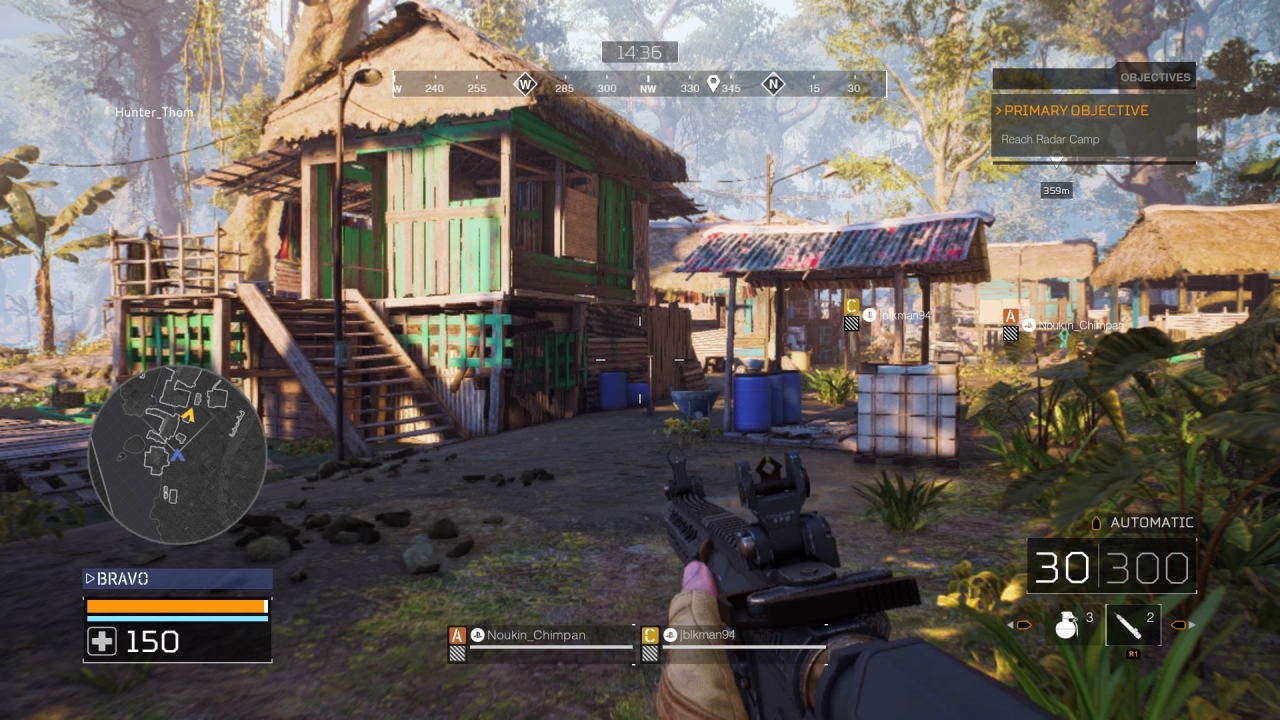Image resolution: width=1280 pixels, height=720 pixels.
Task: Click the Objectives header tab
Action: pos(1155,77)
